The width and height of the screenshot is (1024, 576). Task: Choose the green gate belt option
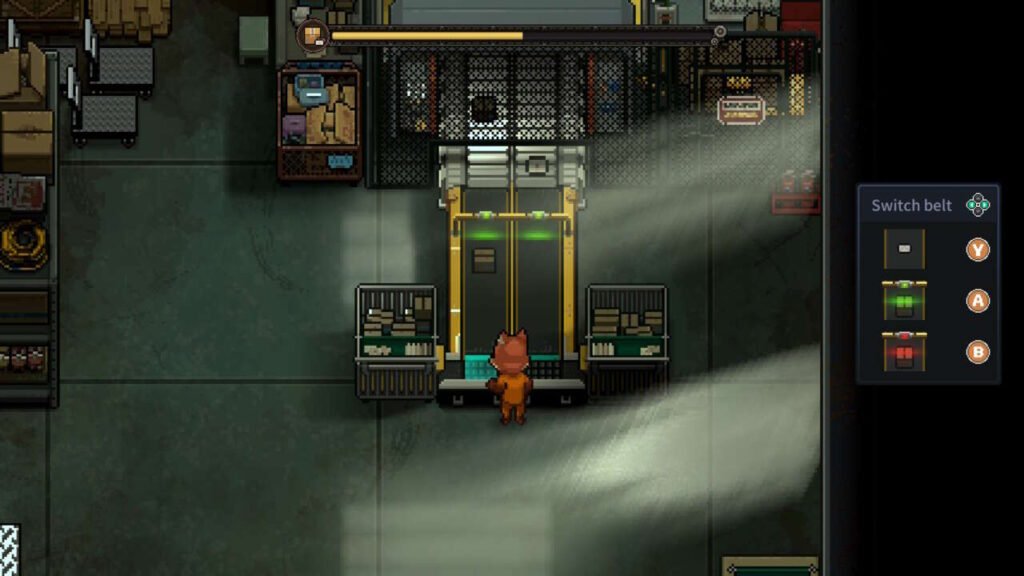click(x=904, y=300)
